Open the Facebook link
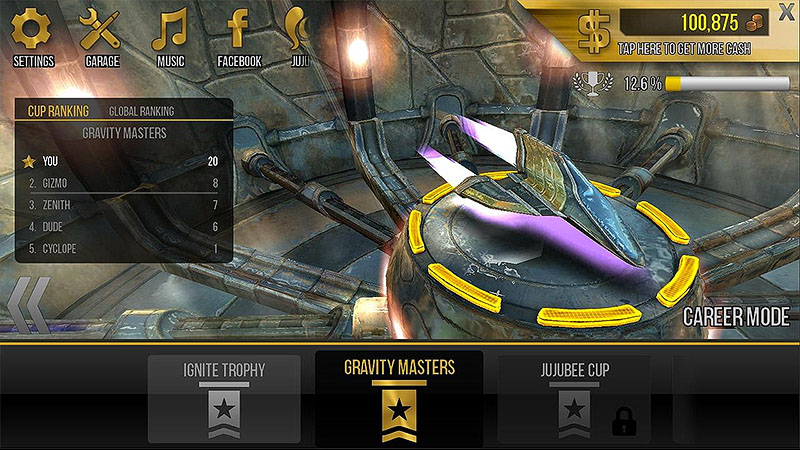Image resolution: width=800 pixels, height=450 pixels. coord(239,36)
